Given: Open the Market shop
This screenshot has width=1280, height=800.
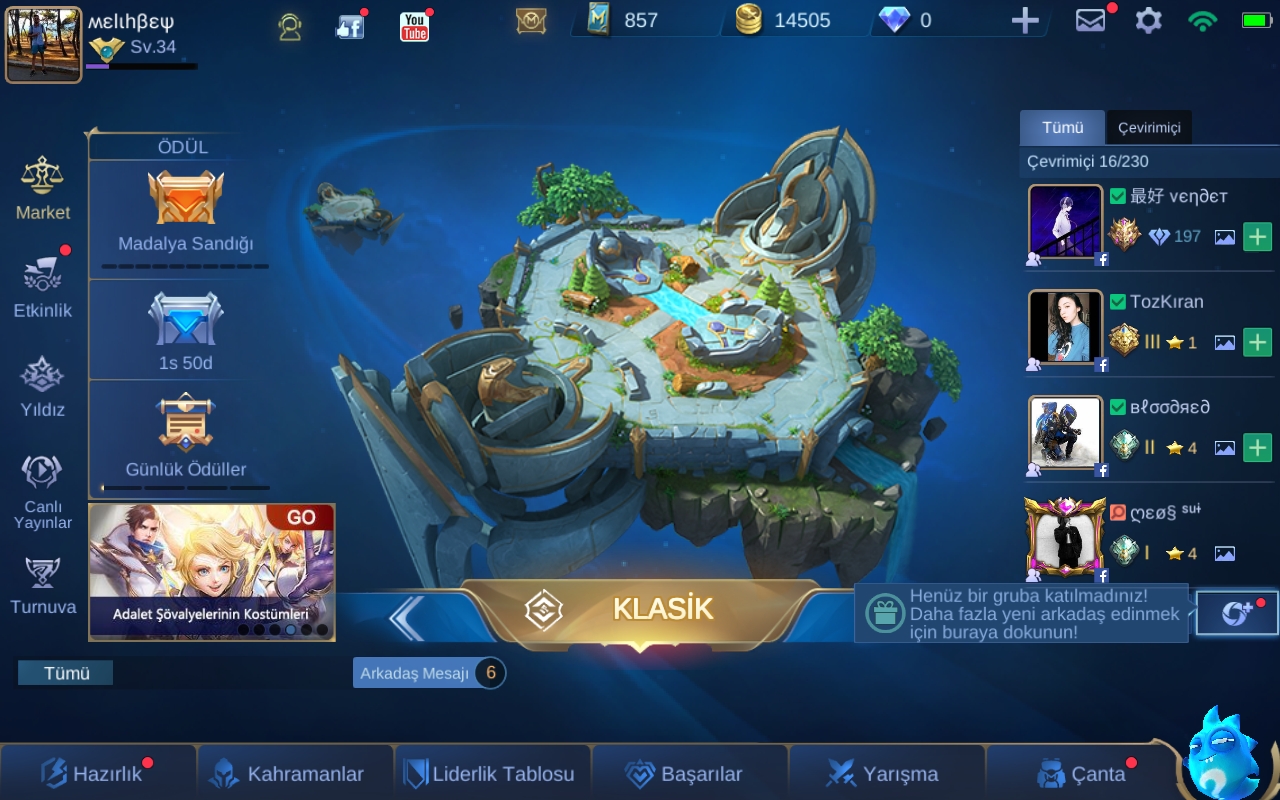Looking at the screenshot, I should pos(43,187).
